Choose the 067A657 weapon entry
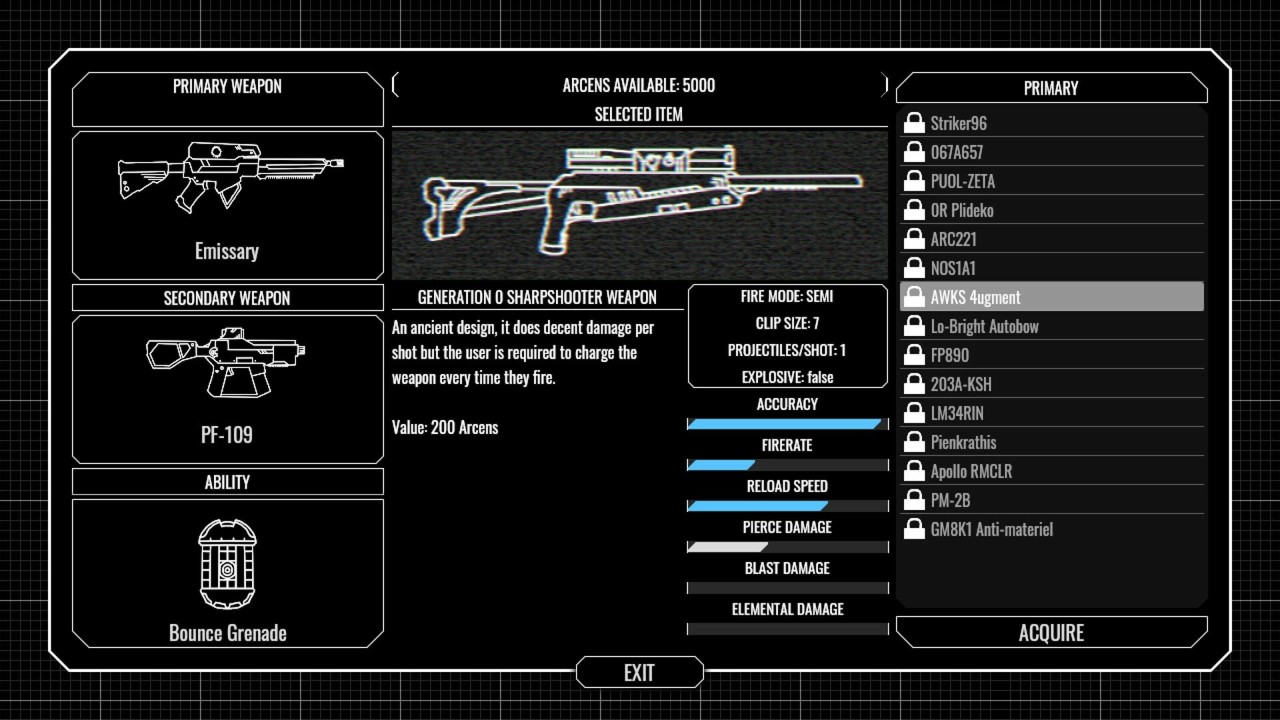1280x720 pixels. [1051, 152]
